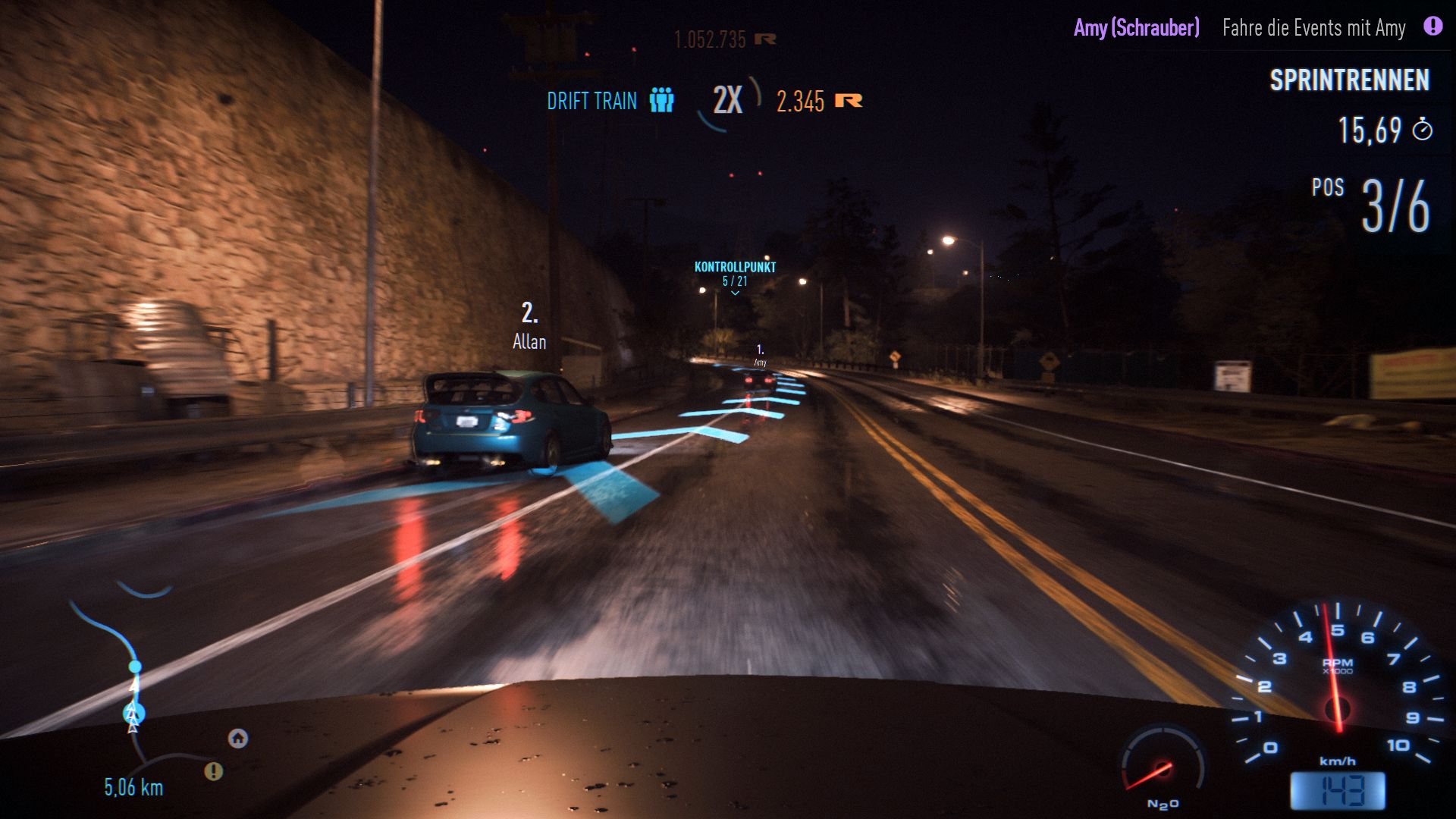Toggle the 2X multiplier display
The image size is (1456, 819).
(x=726, y=99)
